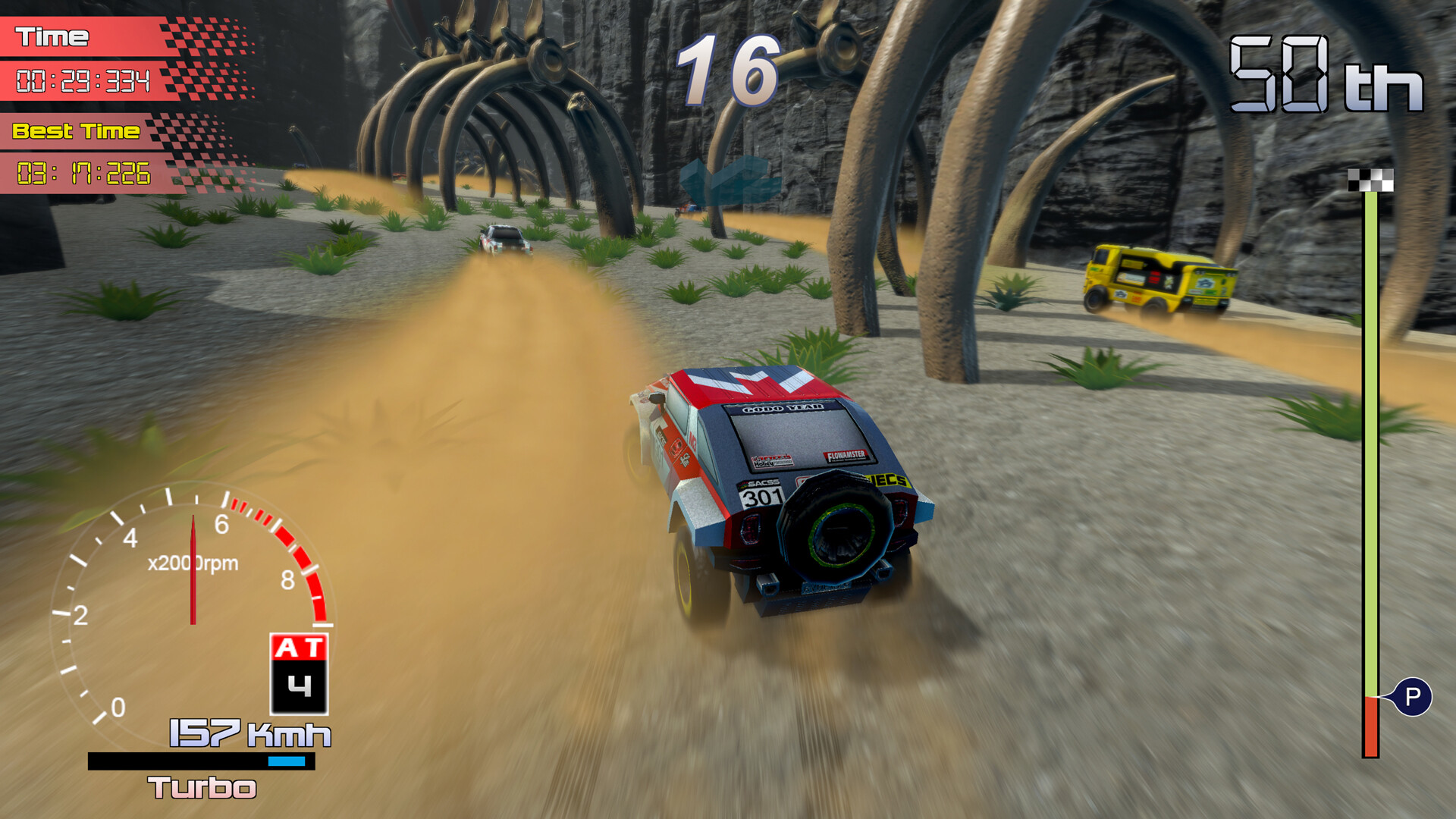Click the lap timer reading 00:29:334
The image size is (1456, 819).
pos(85,79)
